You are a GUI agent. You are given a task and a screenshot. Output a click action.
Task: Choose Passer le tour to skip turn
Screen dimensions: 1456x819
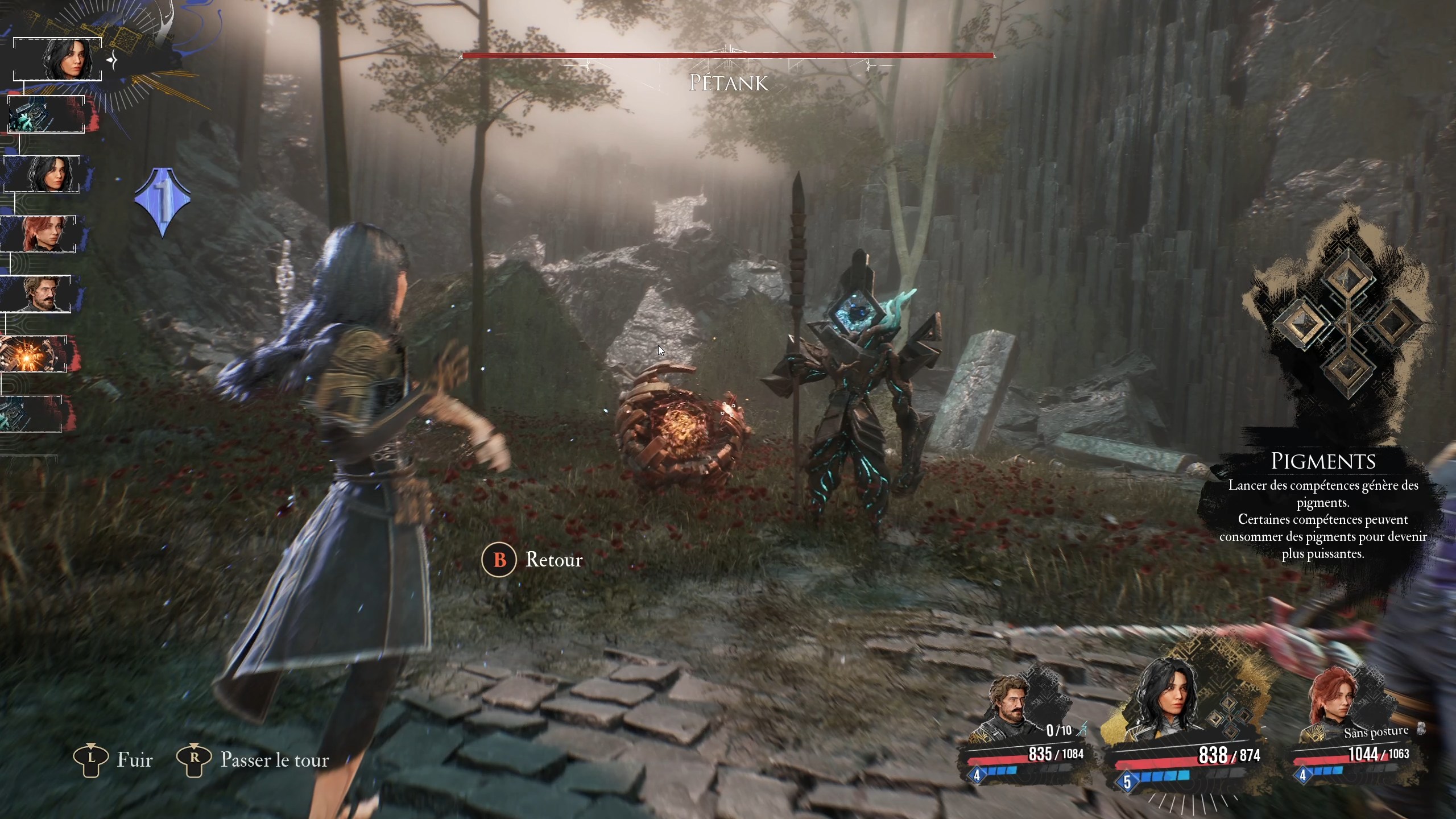coord(253,760)
